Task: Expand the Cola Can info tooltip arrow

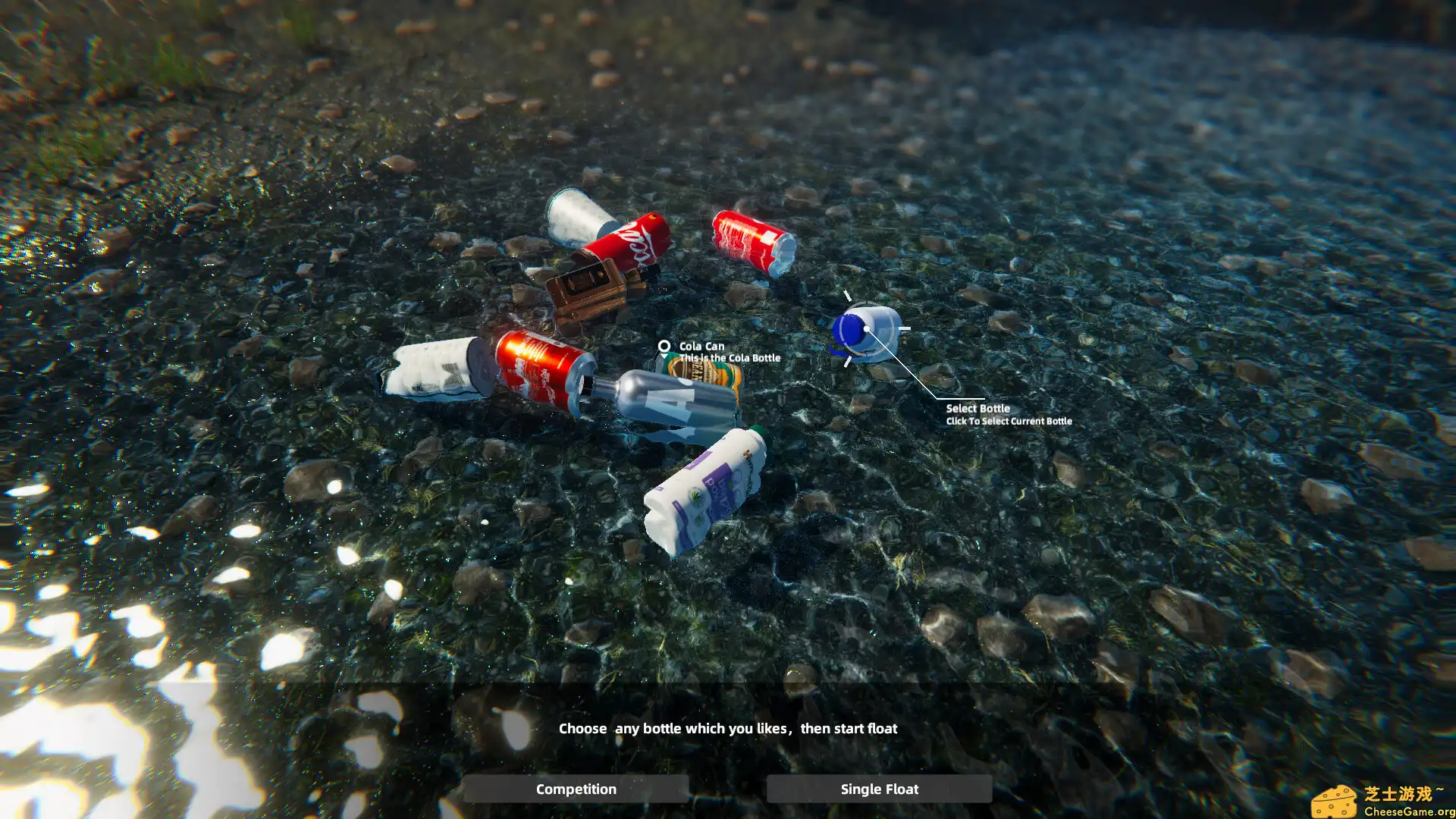Action: 665,354
